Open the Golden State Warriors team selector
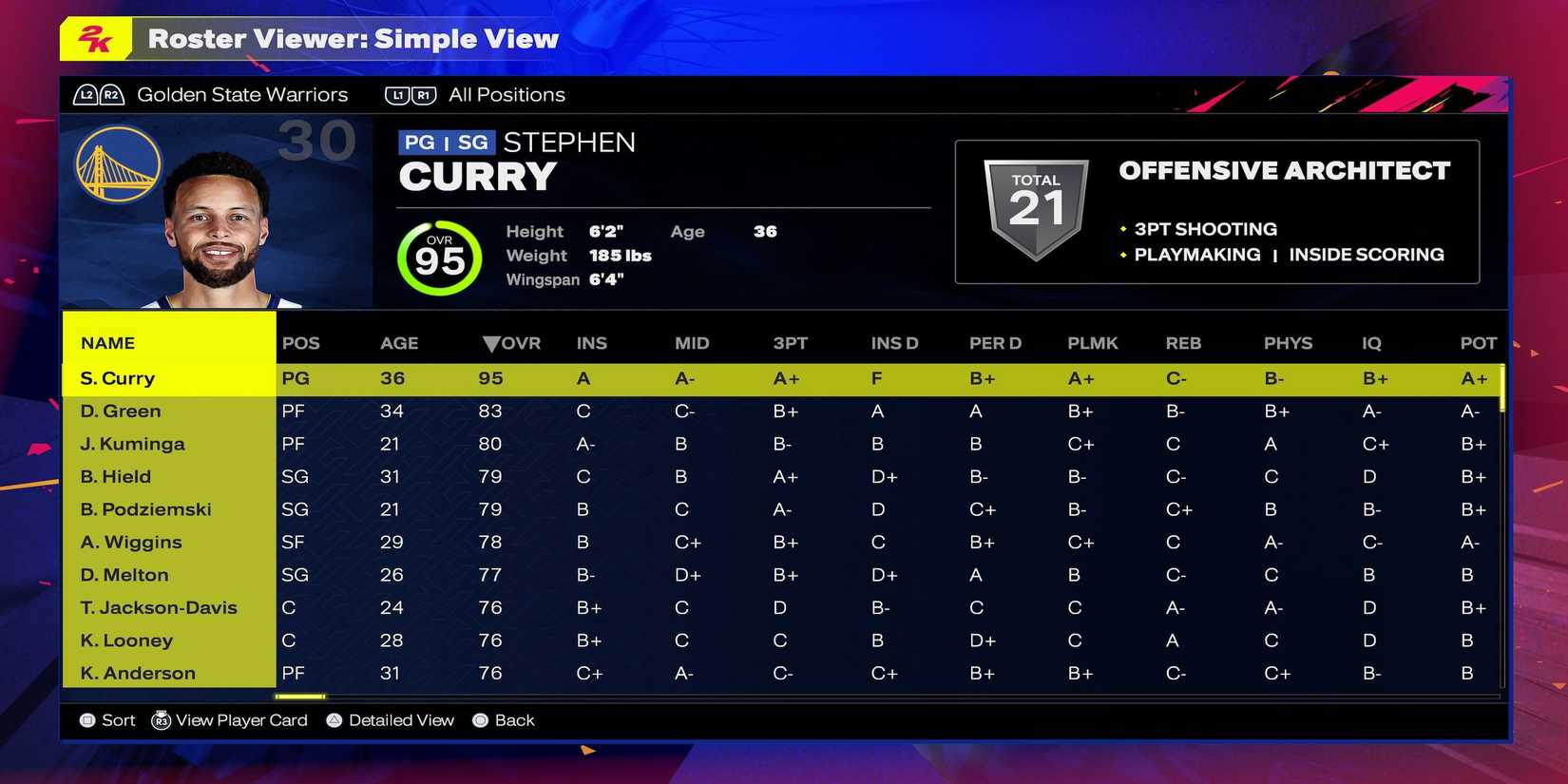1568x784 pixels. tap(243, 94)
